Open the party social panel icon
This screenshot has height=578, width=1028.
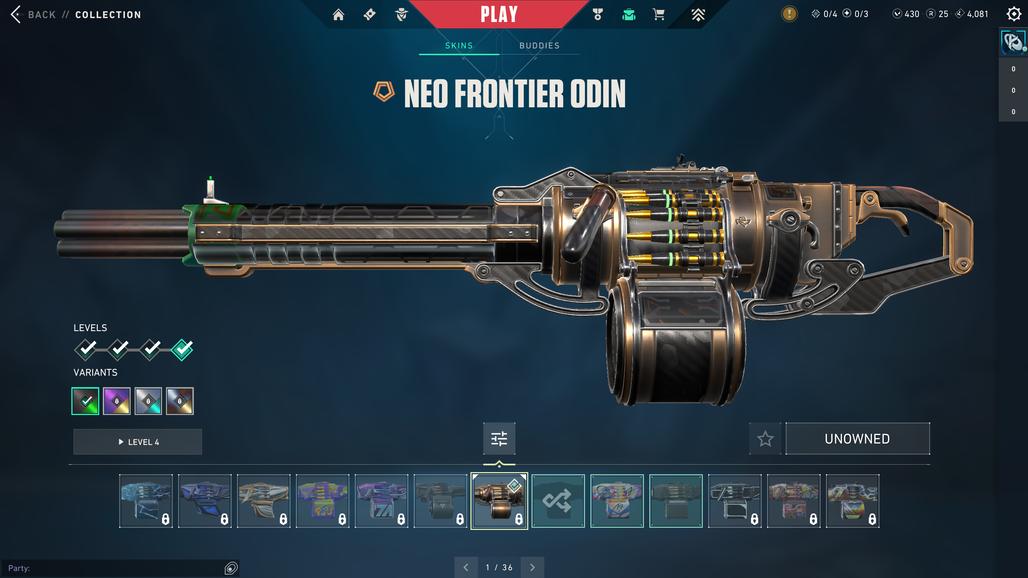tap(231, 568)
